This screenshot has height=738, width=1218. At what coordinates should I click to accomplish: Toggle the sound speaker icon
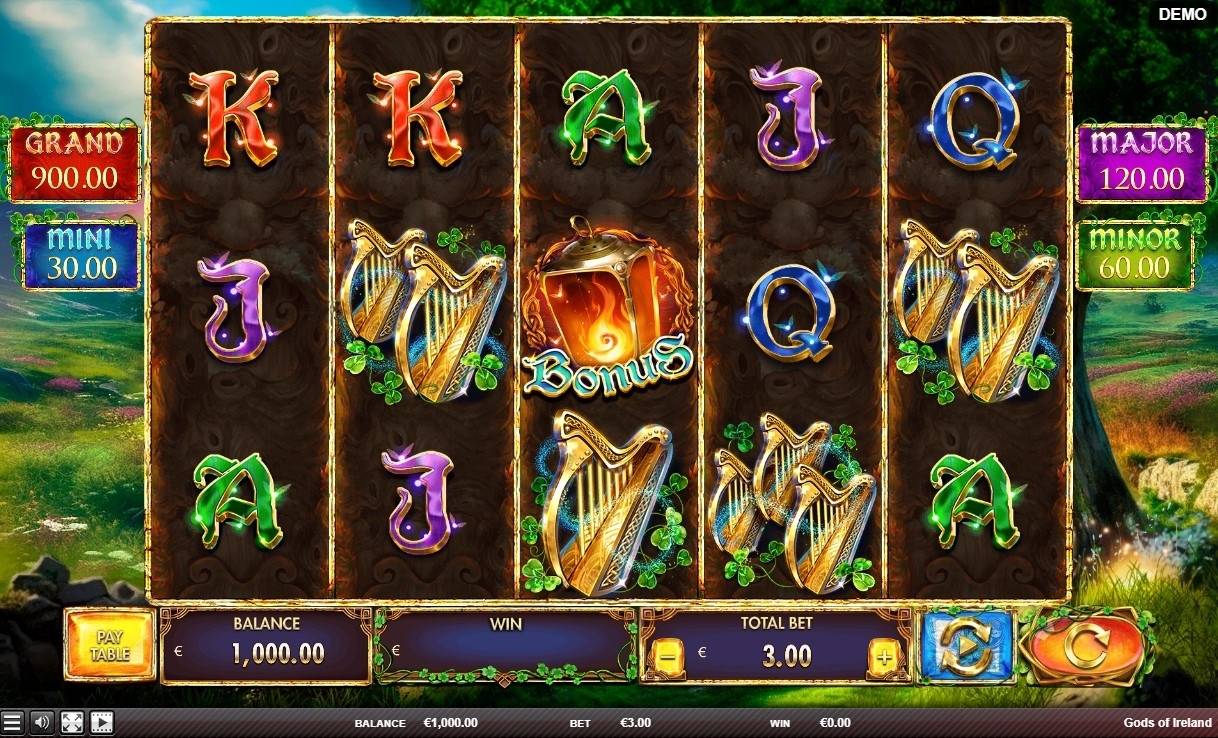click(x=41, y=722)
